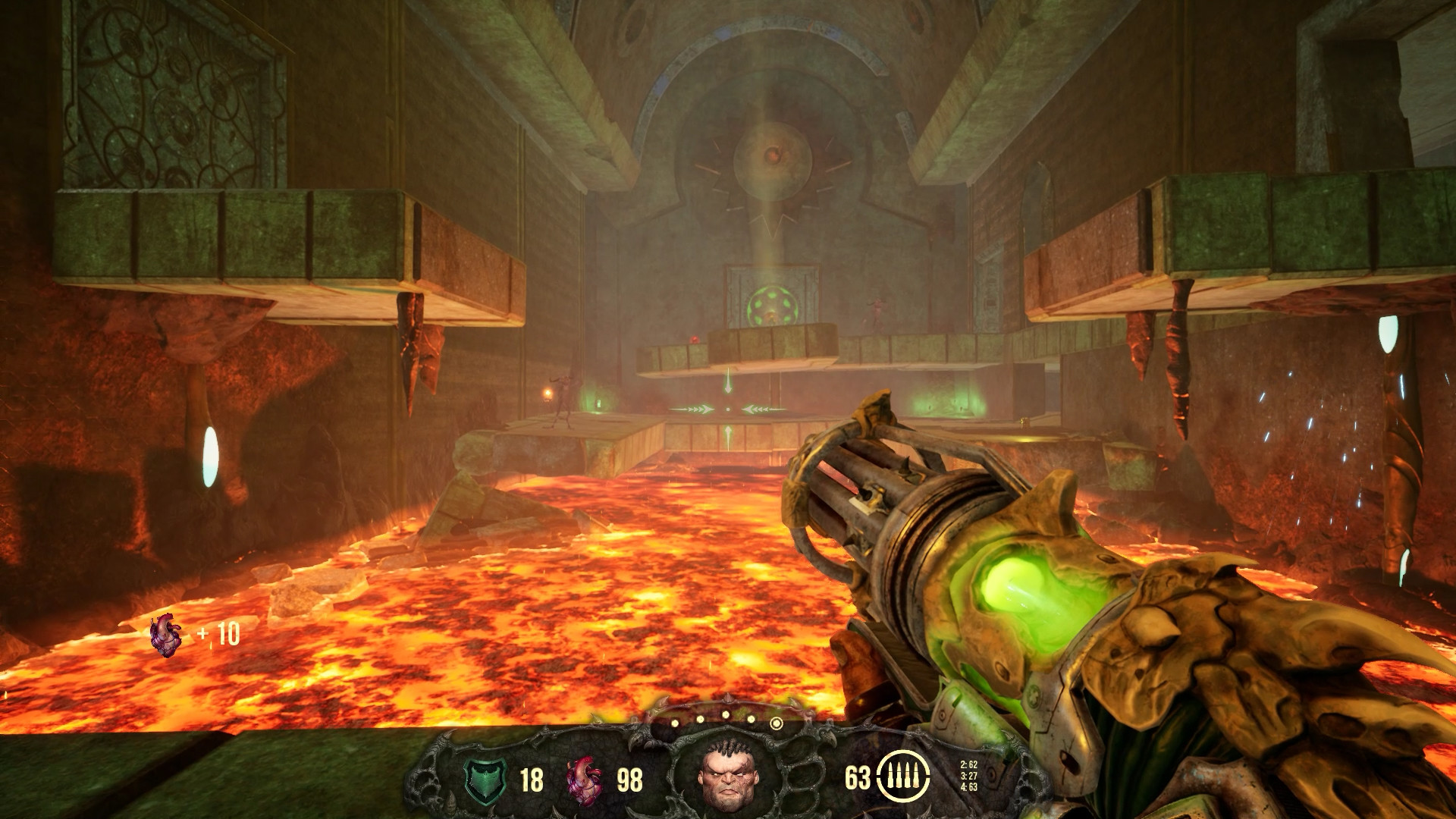Toggle the first weapon slot dot above the HUD
Image resolution: width=1456 pixels, height=819 pixels.
(x=675, y=723)
